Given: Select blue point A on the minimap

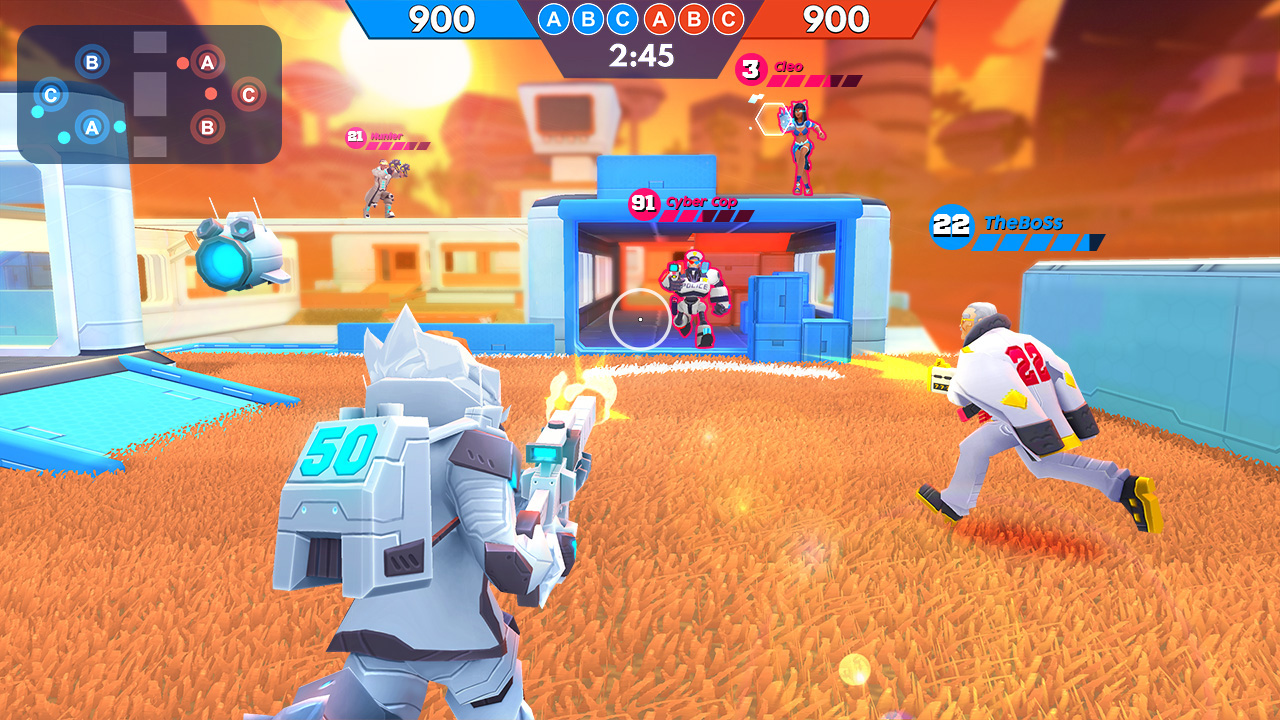Looking at the screenshot, I should (x=92, y=127).
